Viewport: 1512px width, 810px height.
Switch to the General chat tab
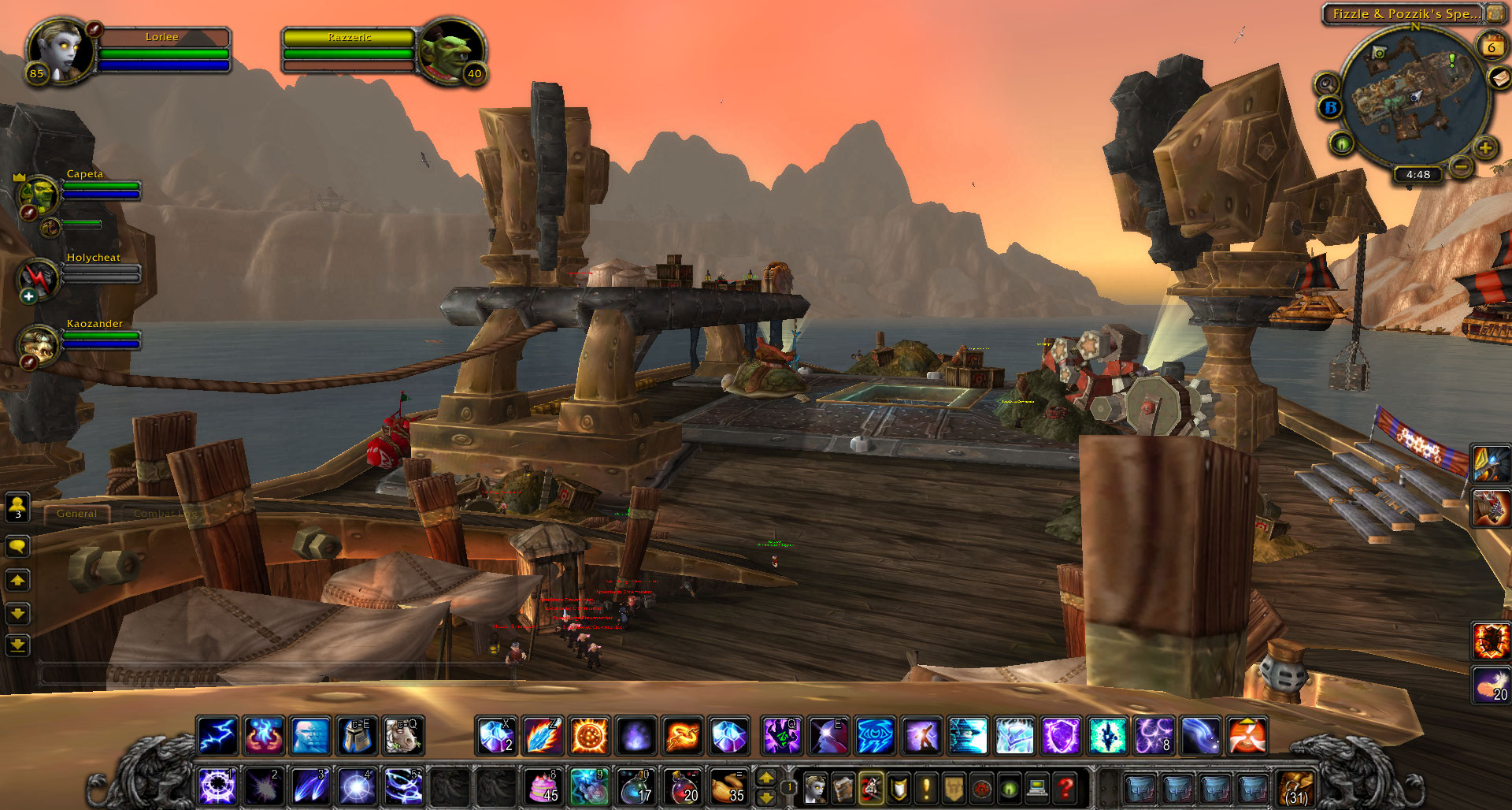pyautogui.click(x=76, y=513)
